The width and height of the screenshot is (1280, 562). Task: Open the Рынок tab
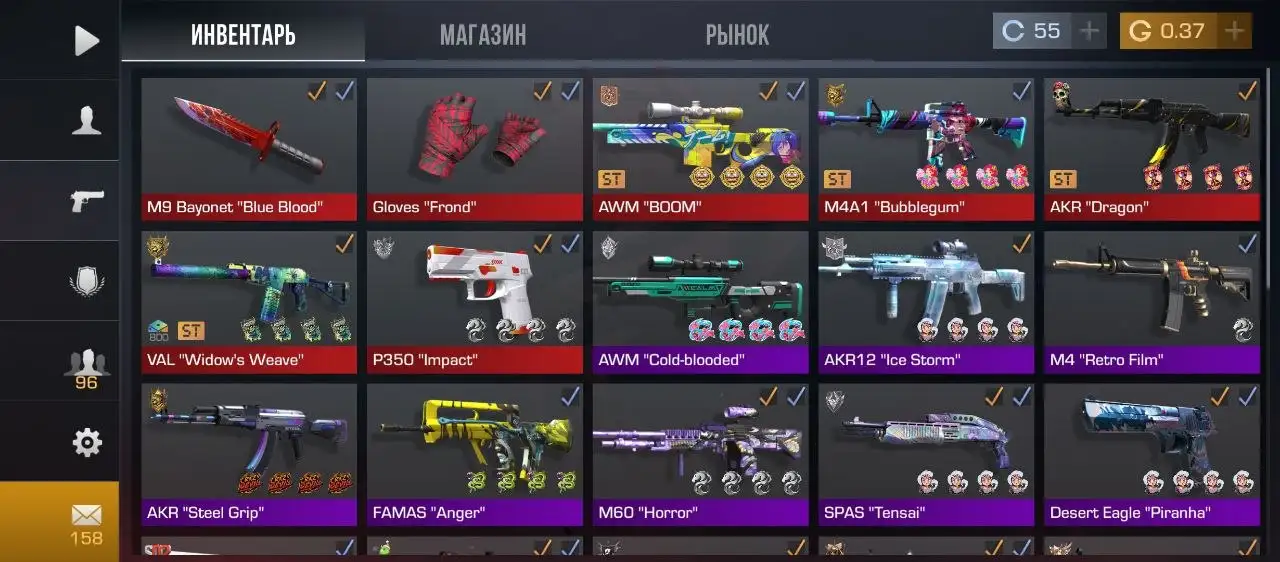pyautogui.click(x=737, y=35)
